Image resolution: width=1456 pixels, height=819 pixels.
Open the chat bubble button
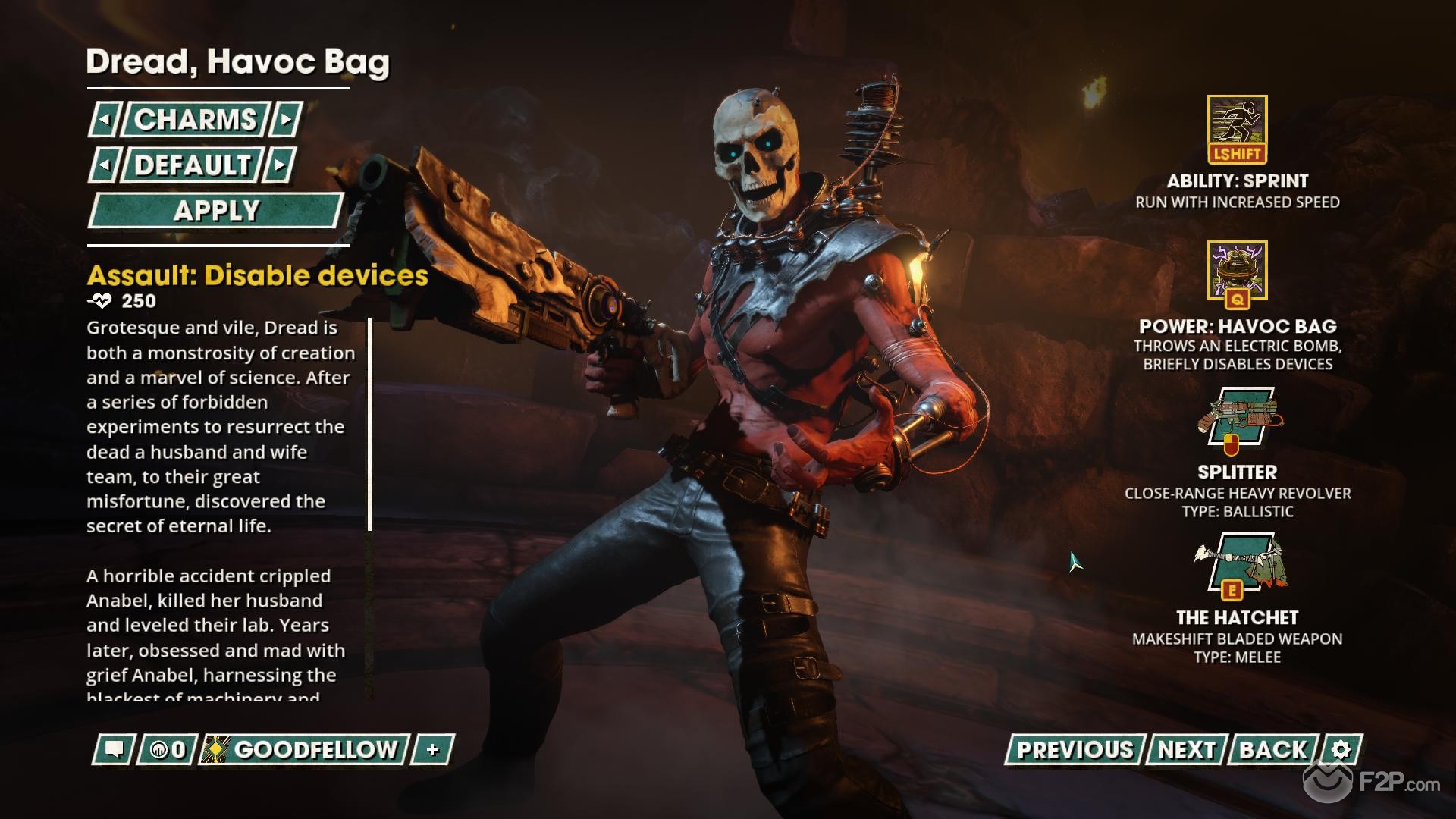[x=115, y=750]
